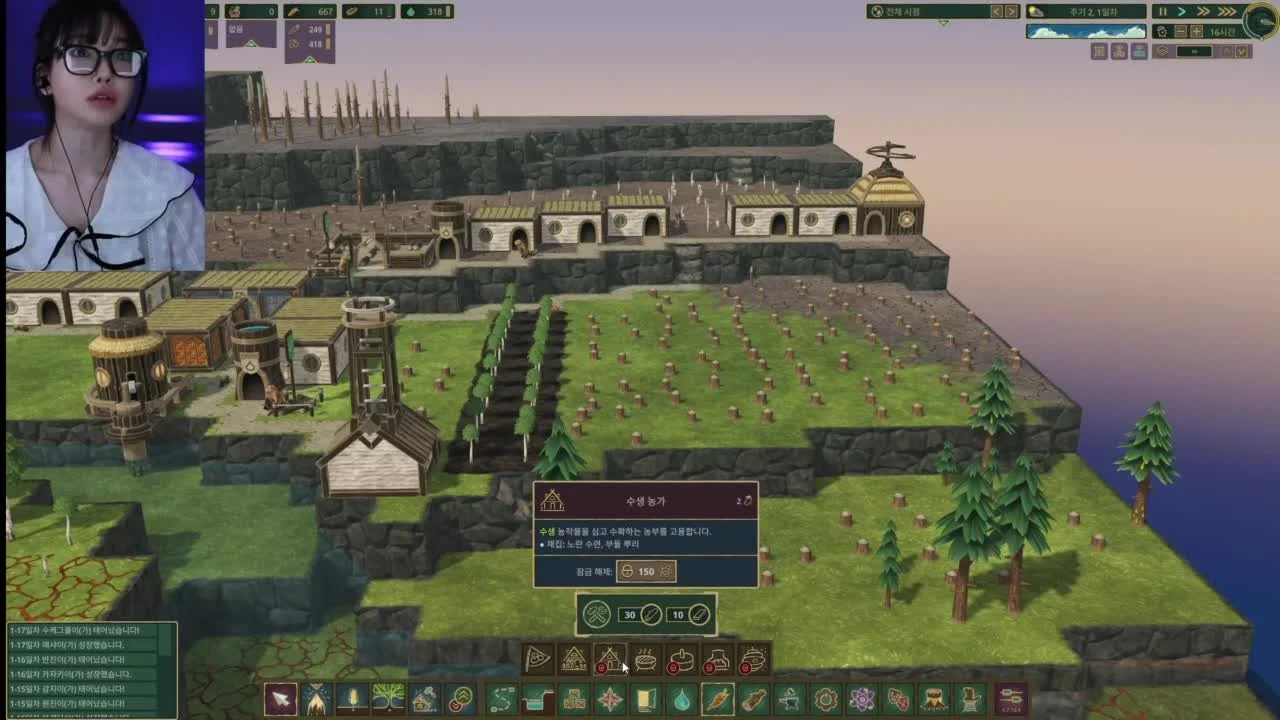Screen dimensions: 1280x720
Task: Set game speed to double arrows
Action: coord(1203,11)
